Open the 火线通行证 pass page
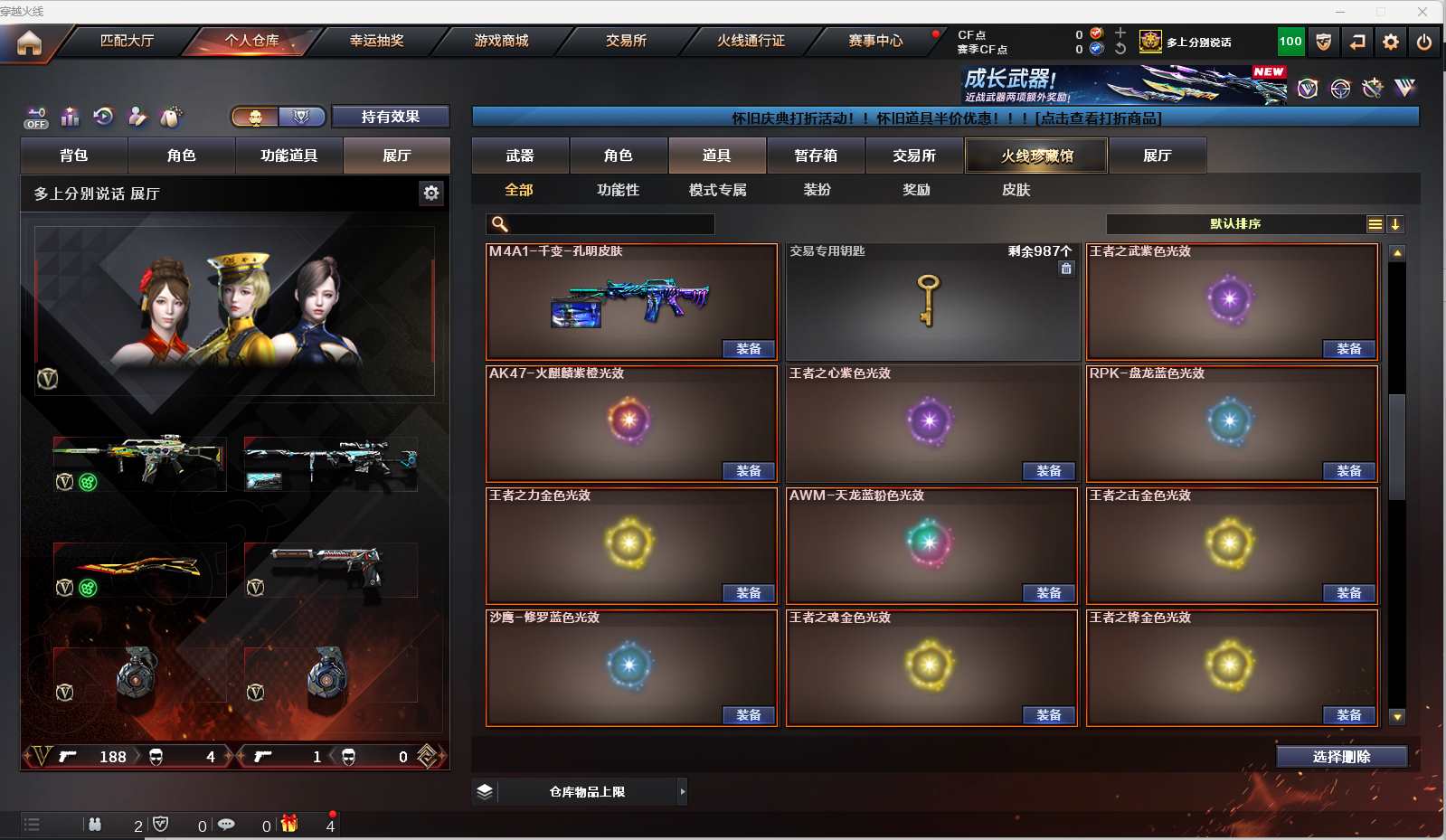 click(751, 41)
